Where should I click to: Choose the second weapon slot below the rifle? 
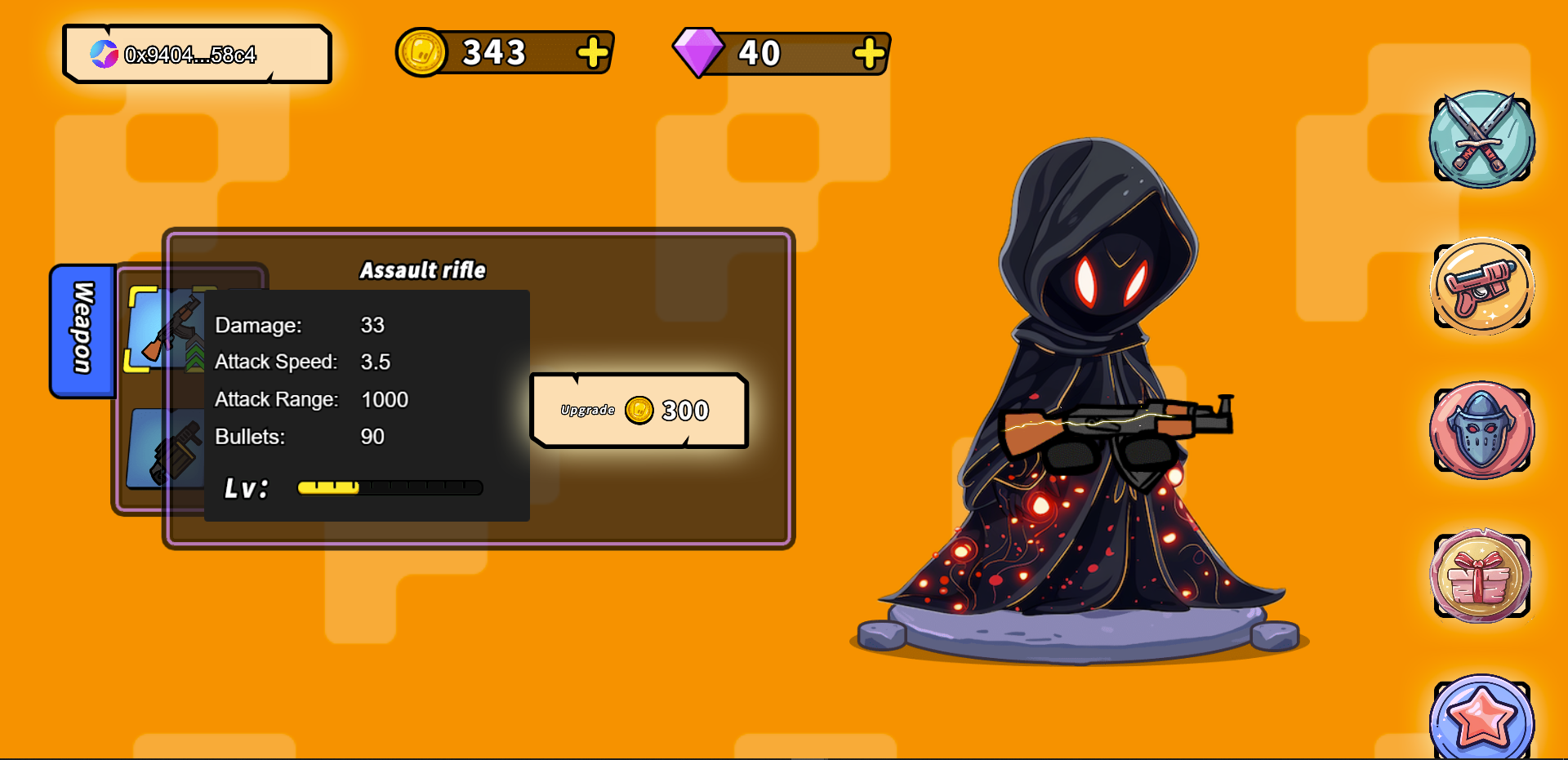coord(167,449)
